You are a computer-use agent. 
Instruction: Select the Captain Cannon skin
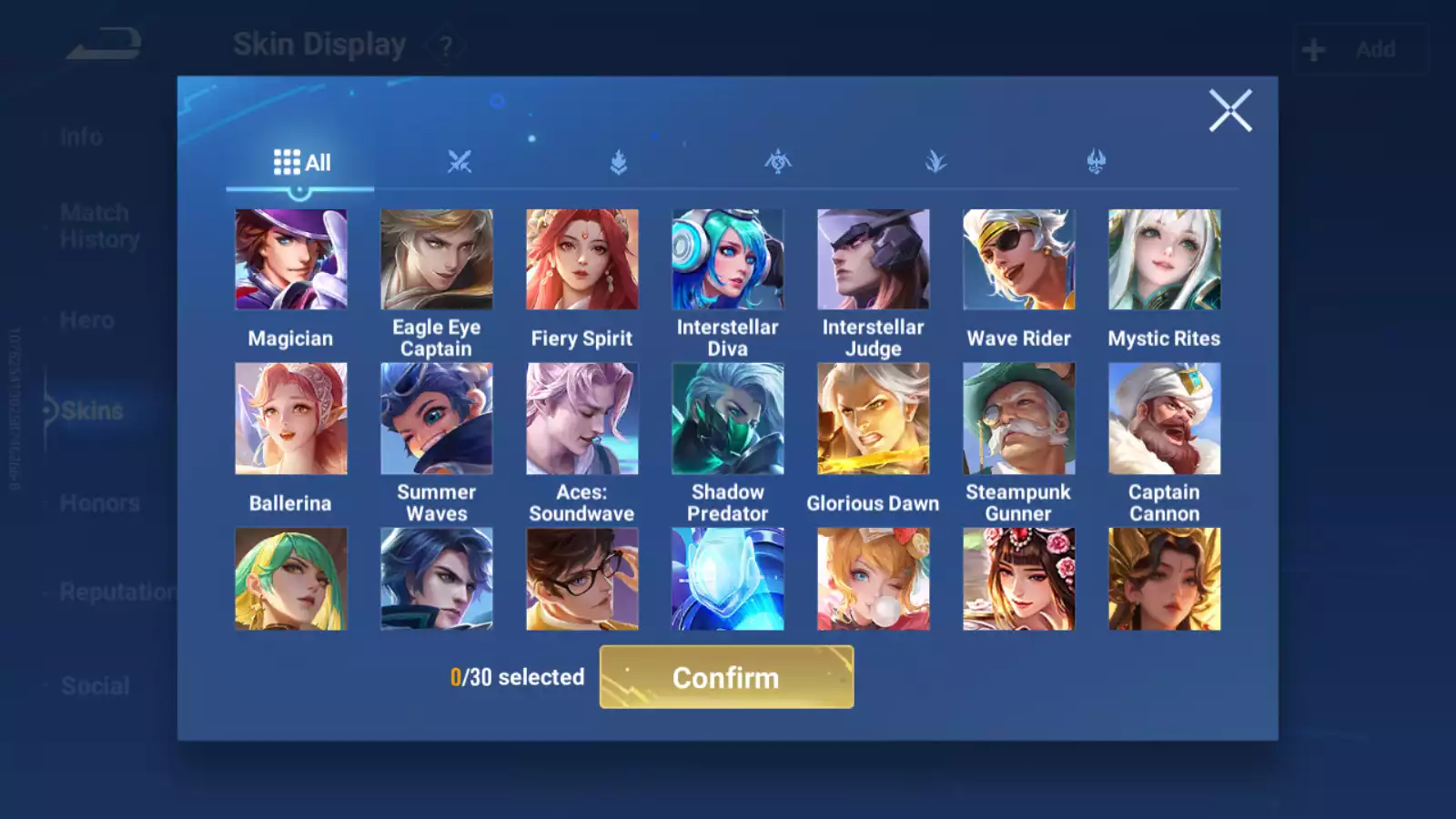coord(1165,419)
